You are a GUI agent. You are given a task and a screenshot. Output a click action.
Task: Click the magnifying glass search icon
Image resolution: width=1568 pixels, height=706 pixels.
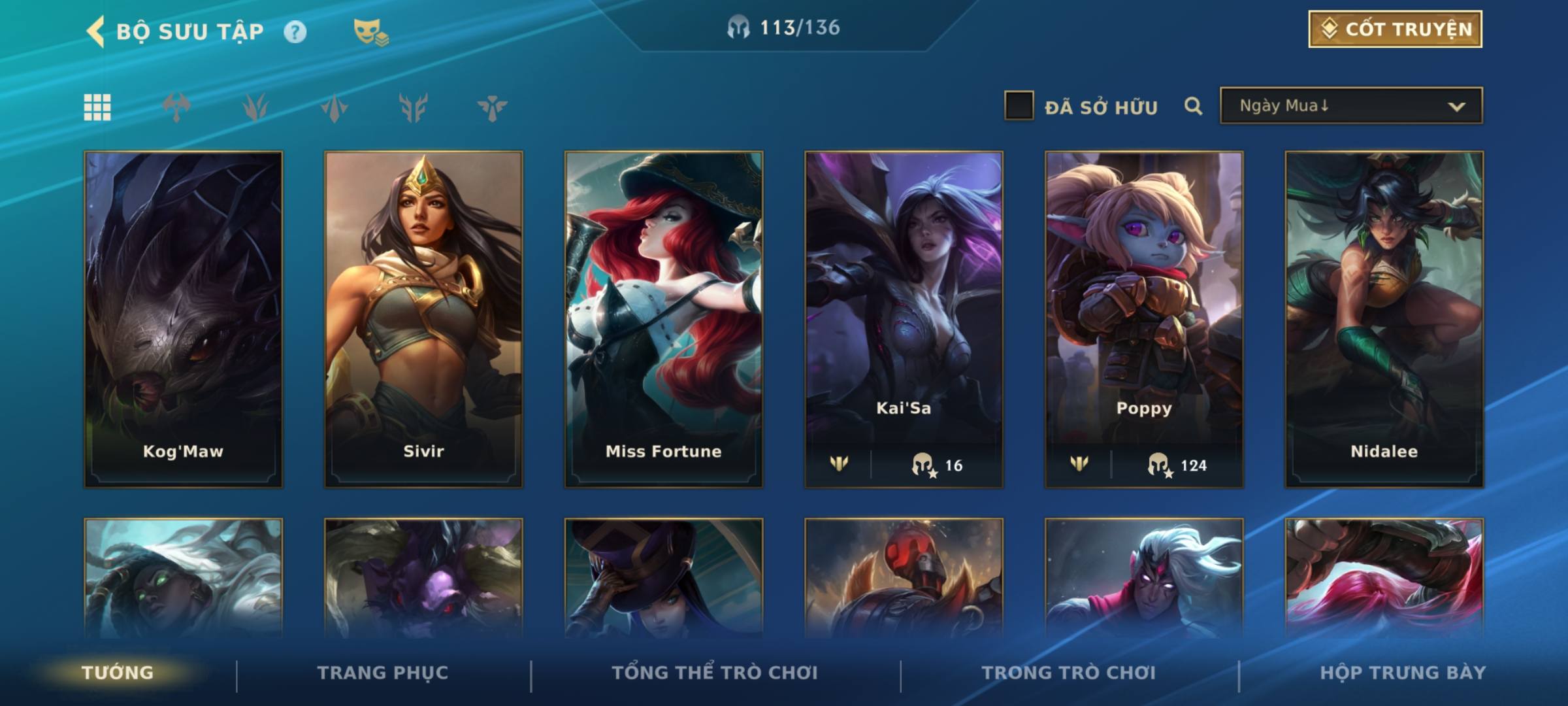point(1193,106)
